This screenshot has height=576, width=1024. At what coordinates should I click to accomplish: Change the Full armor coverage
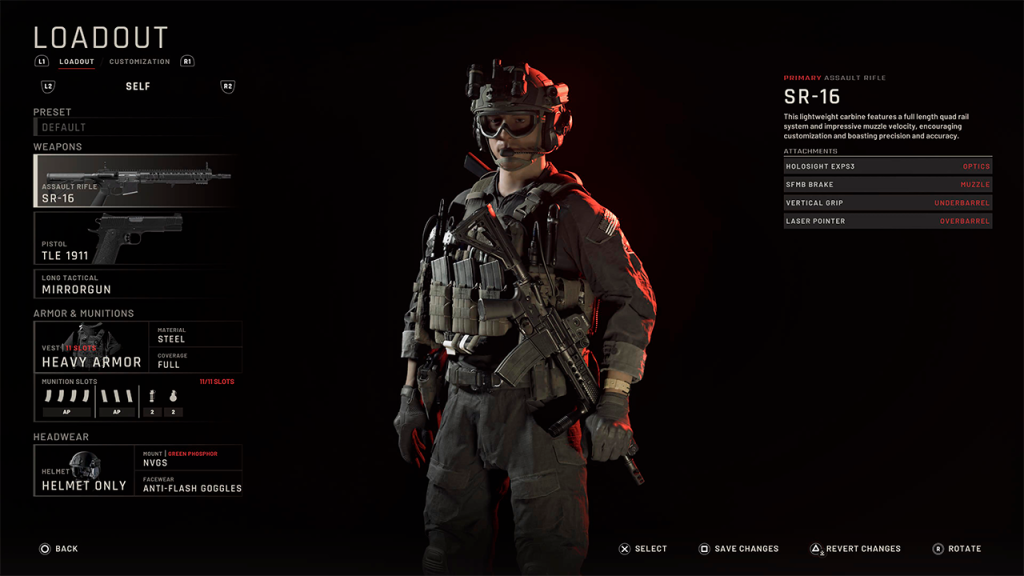click(x=197, y=360)
